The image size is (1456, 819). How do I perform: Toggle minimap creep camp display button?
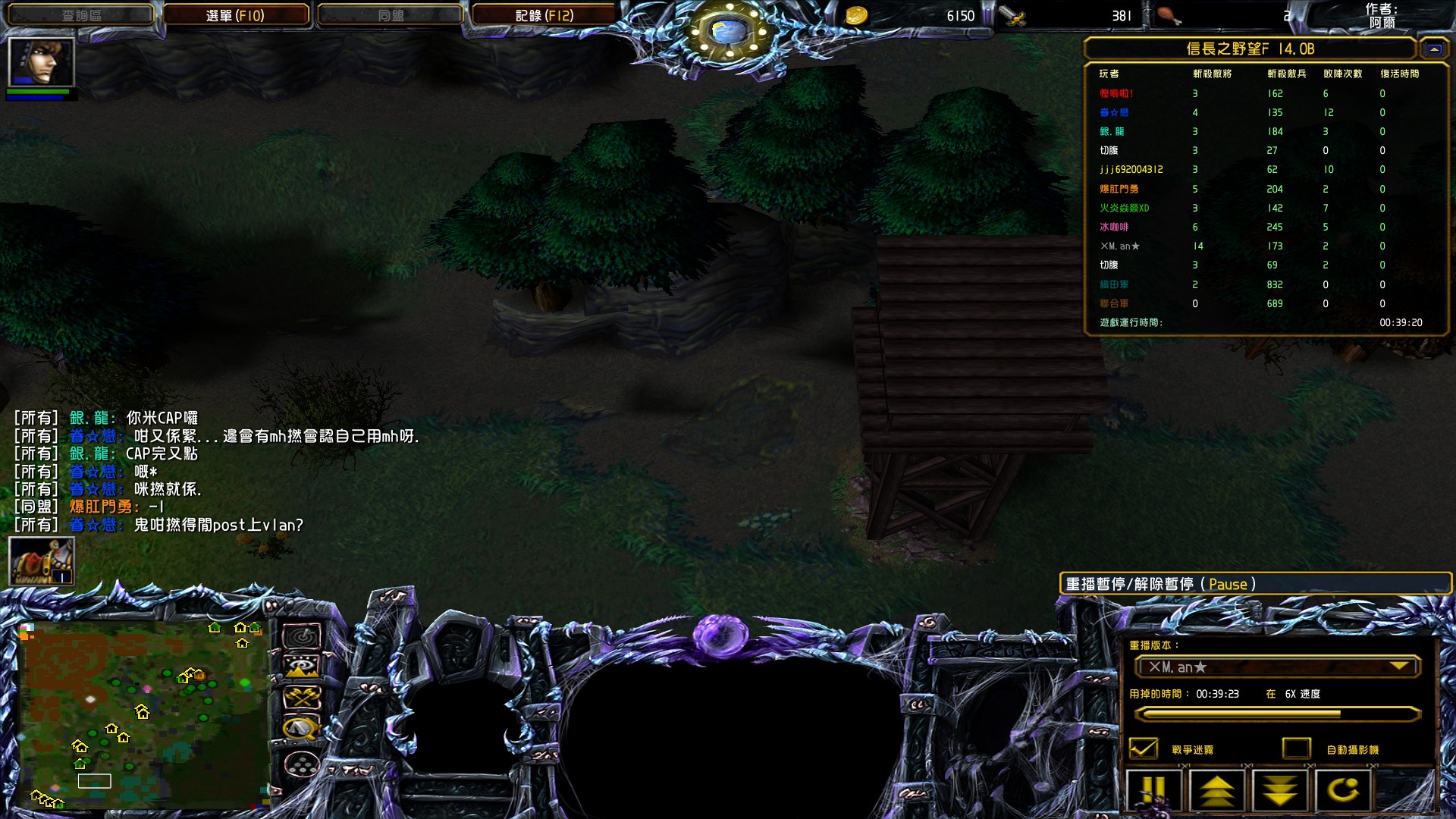point(302,729)
